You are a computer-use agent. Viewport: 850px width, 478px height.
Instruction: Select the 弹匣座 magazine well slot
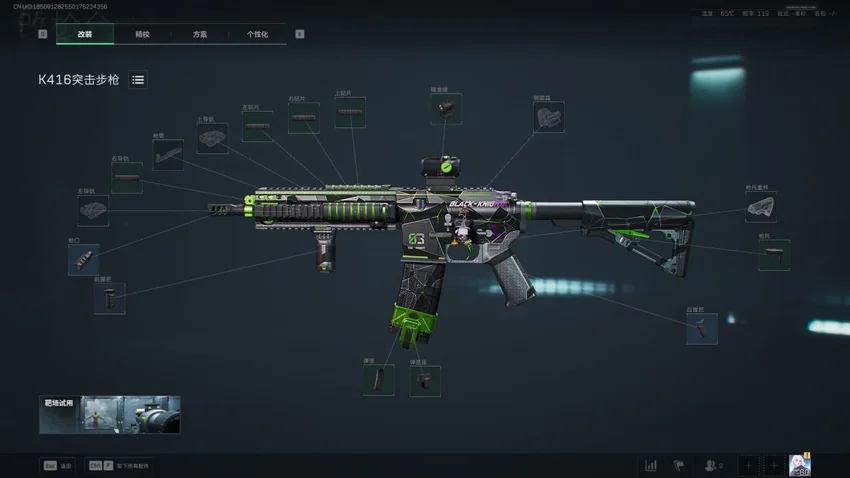[x=427, y=380]
